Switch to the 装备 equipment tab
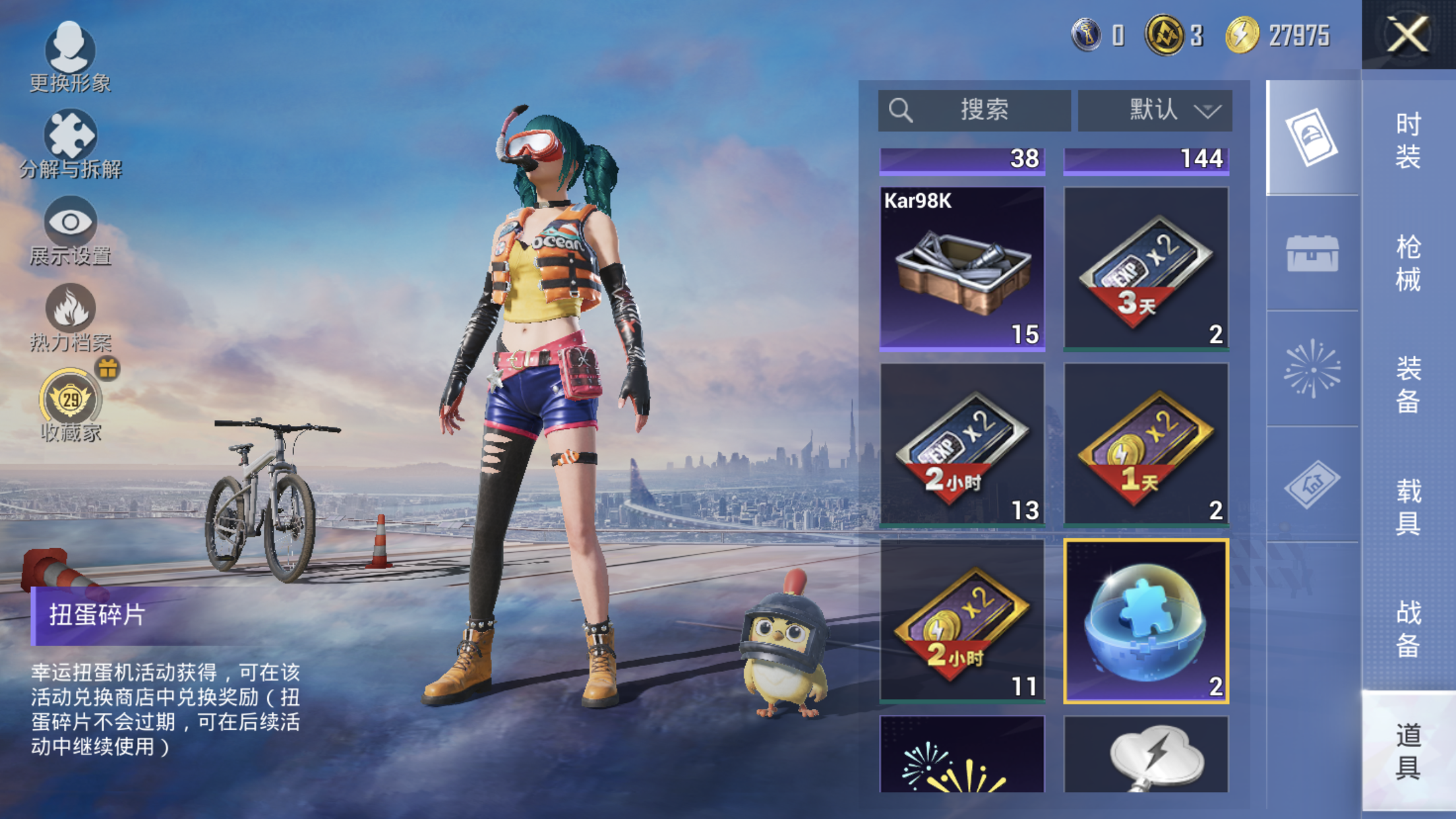Viewport: 1456px width, 819px height. pyautogui.click(x=1408, y=384)
